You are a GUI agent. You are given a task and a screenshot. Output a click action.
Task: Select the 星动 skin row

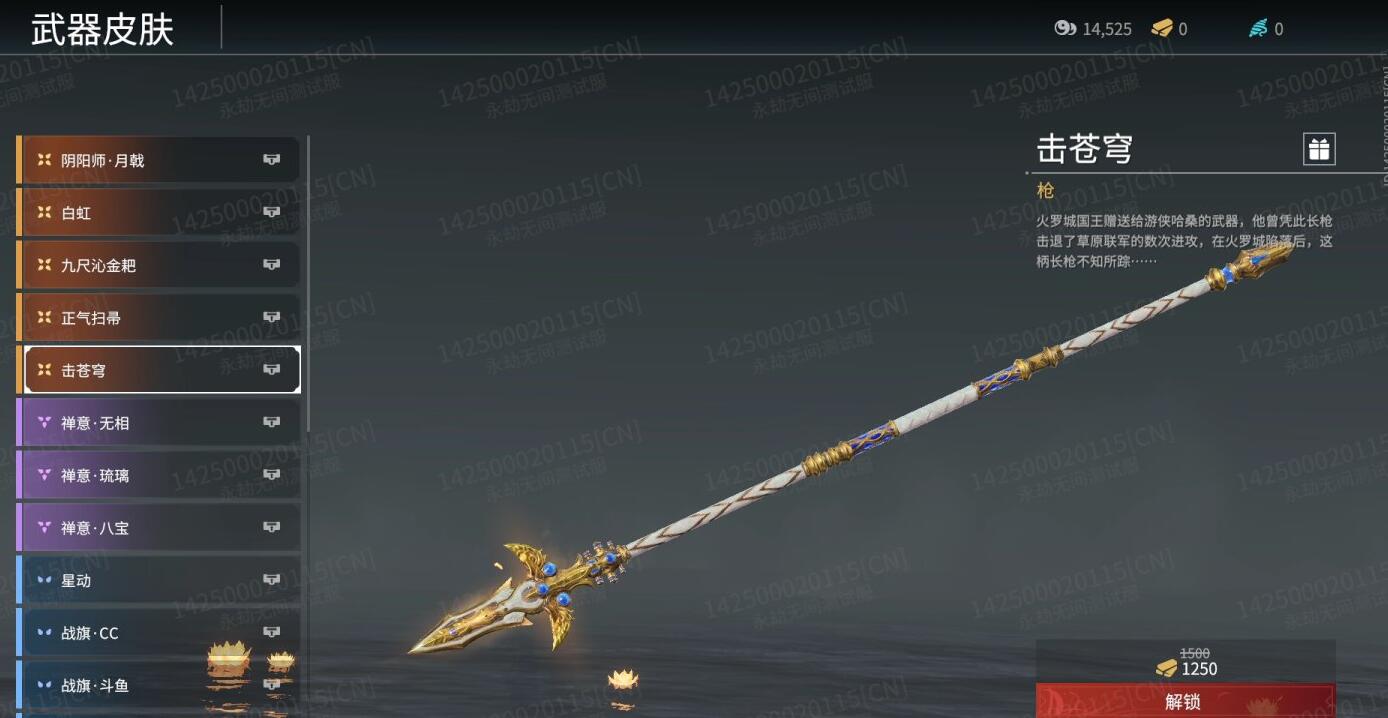(158, 580)
